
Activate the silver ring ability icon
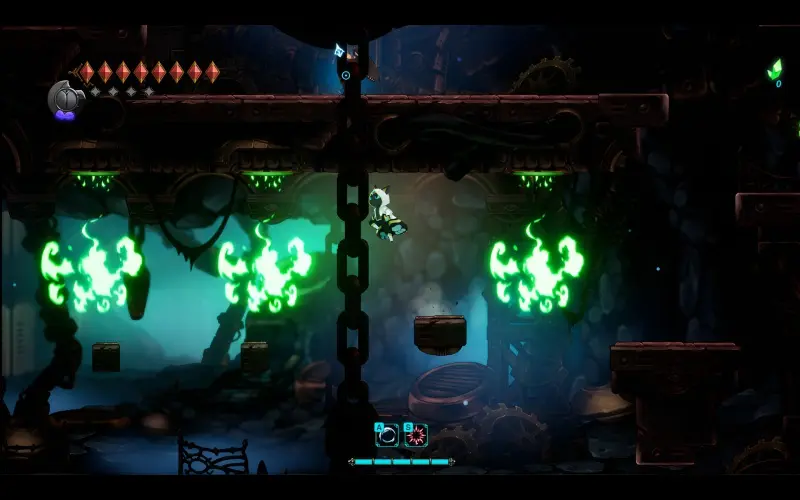tap(387, 435)
